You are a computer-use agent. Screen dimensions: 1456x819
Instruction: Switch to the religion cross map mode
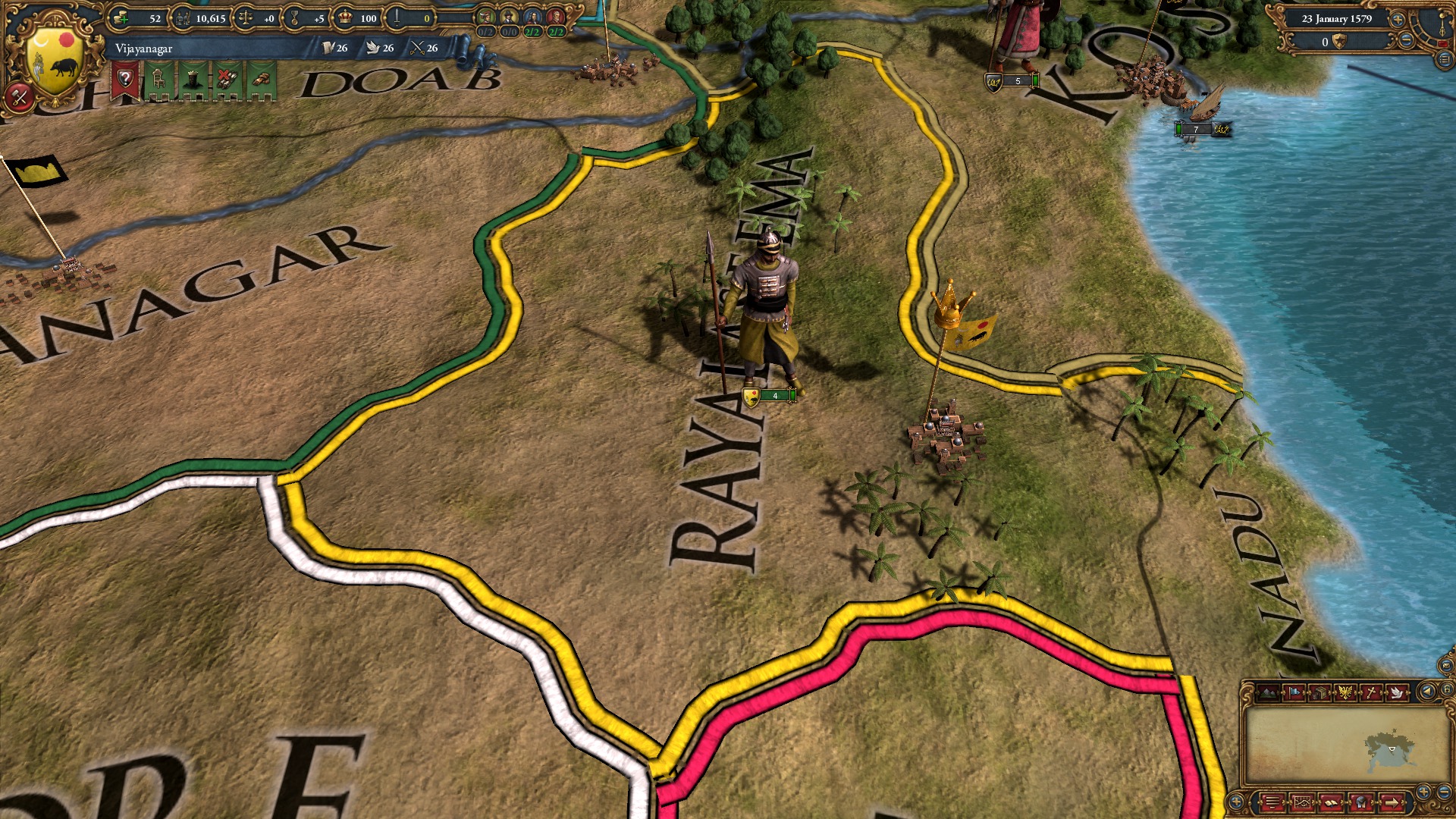tap(1371, 692)
